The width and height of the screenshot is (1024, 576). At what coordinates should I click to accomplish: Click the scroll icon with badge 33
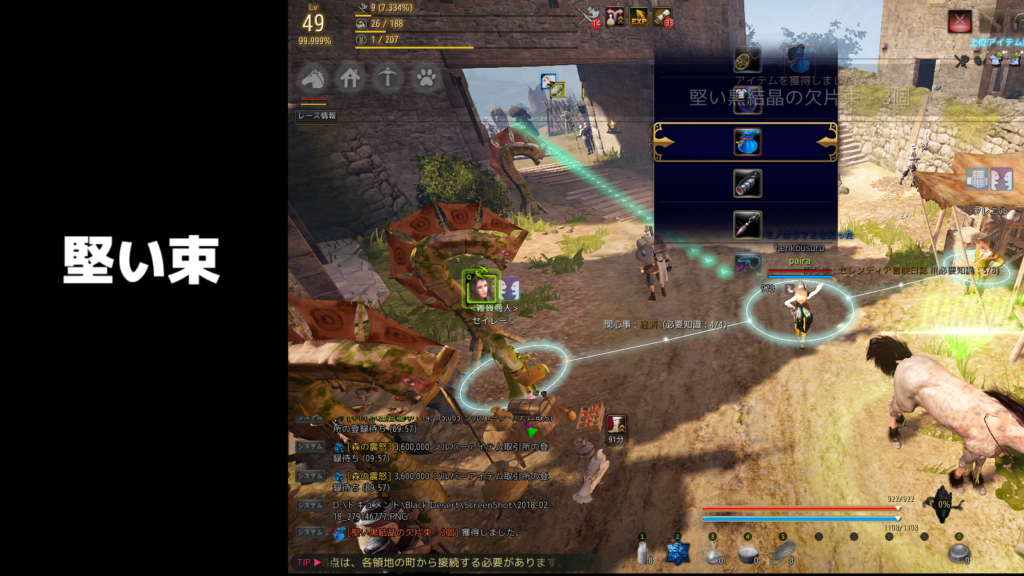(x=662, y=16)
